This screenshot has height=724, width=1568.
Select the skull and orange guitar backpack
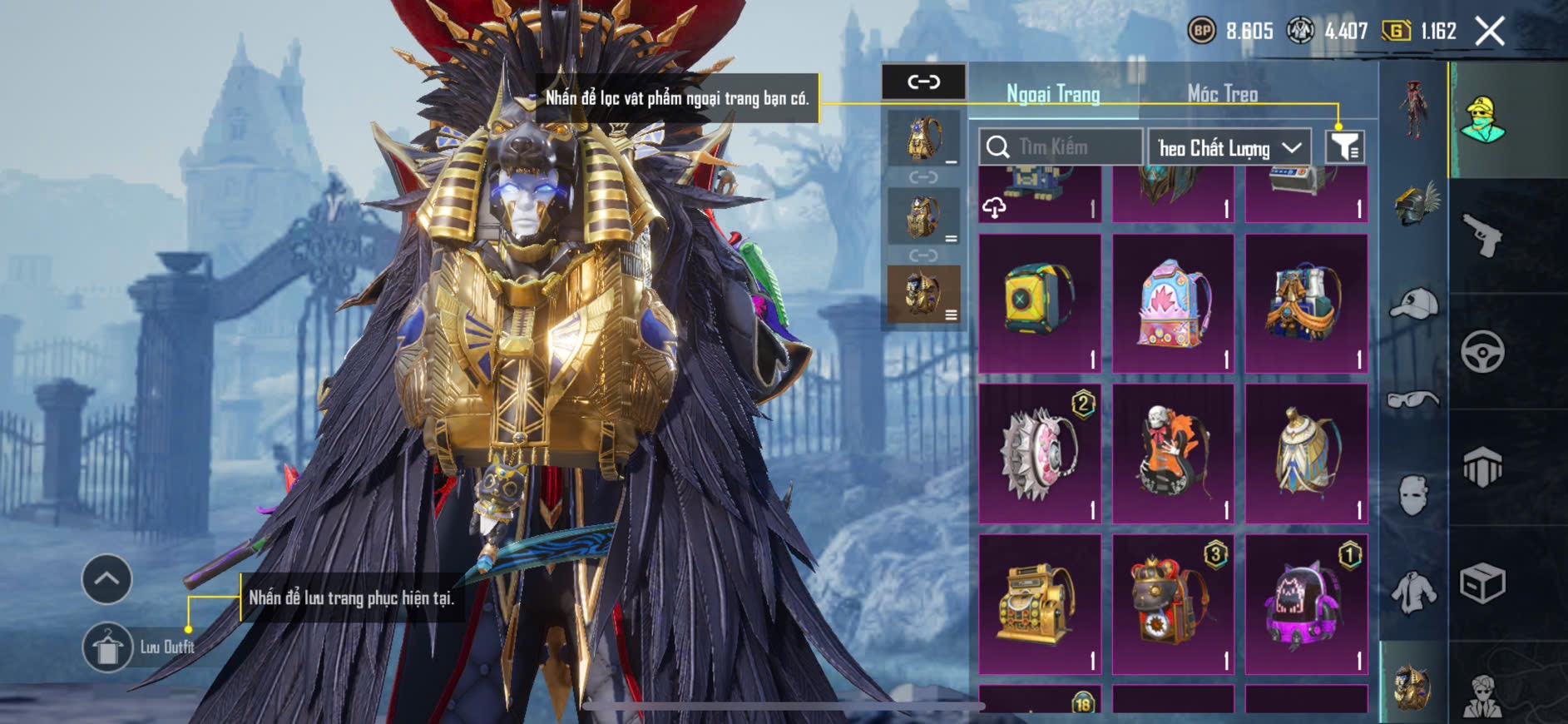pyautogui.click(x=1173, y=454)
